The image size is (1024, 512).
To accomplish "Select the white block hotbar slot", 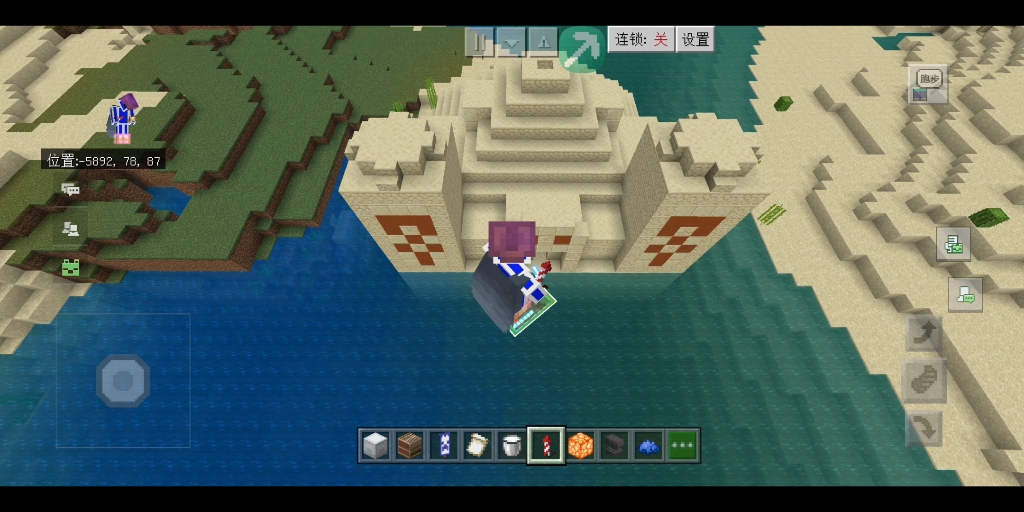I will [x=376, y=445].
